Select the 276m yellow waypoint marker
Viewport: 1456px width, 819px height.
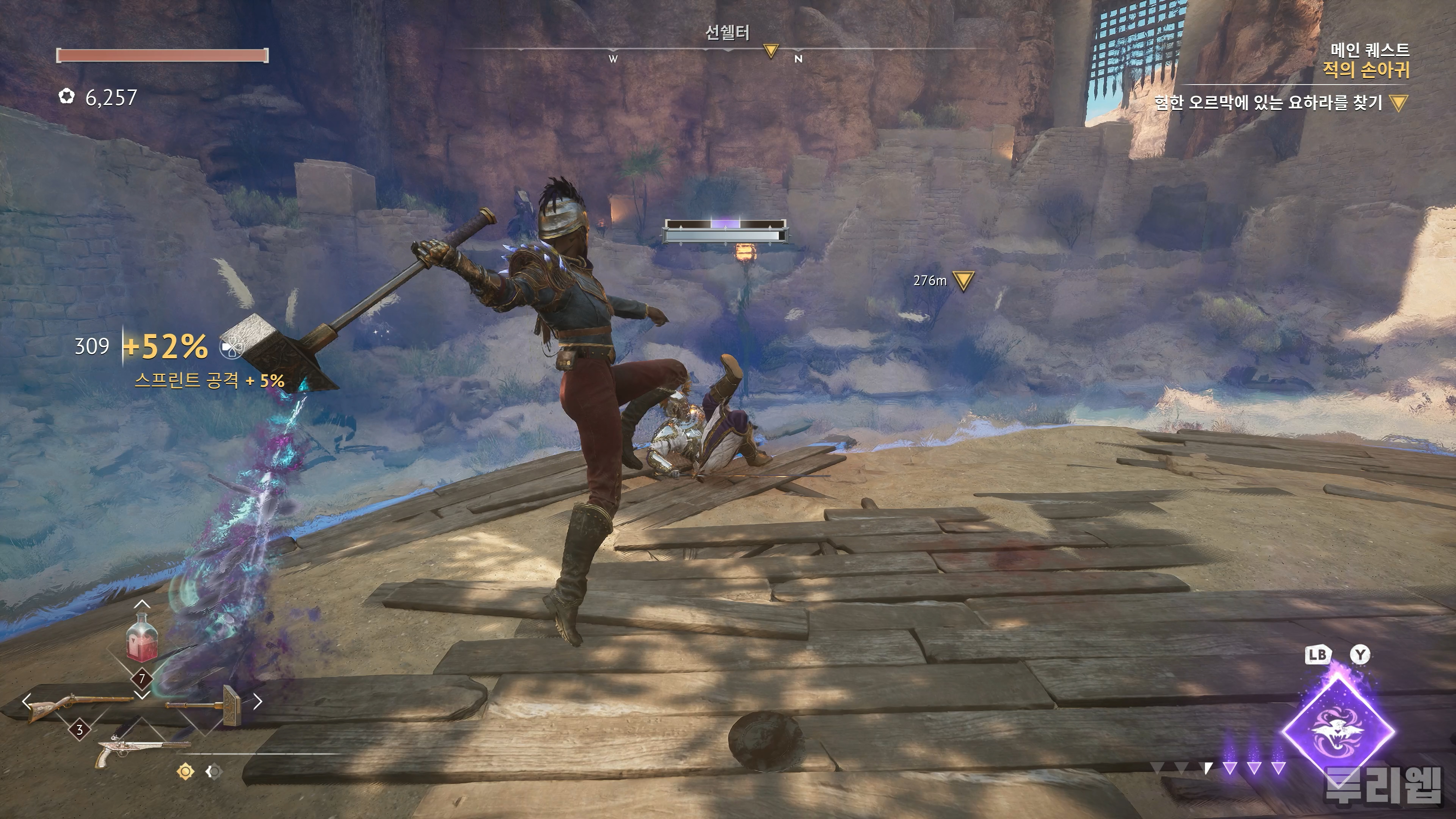[x=963, y=280]
